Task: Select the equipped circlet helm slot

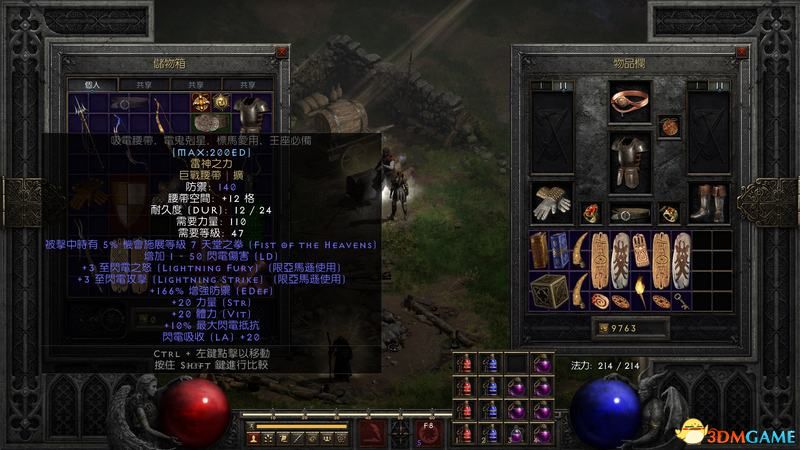Action: (630, 99)
